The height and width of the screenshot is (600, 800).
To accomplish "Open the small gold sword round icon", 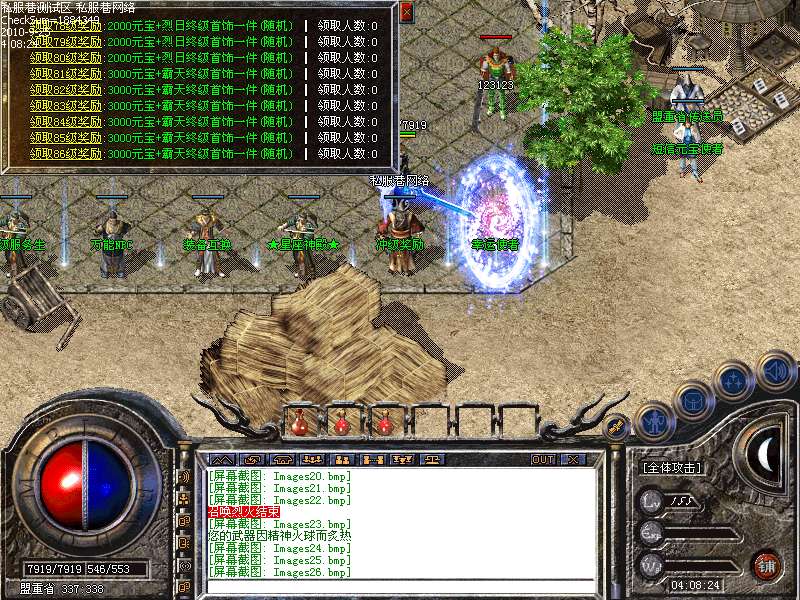I will coord(617,427).
